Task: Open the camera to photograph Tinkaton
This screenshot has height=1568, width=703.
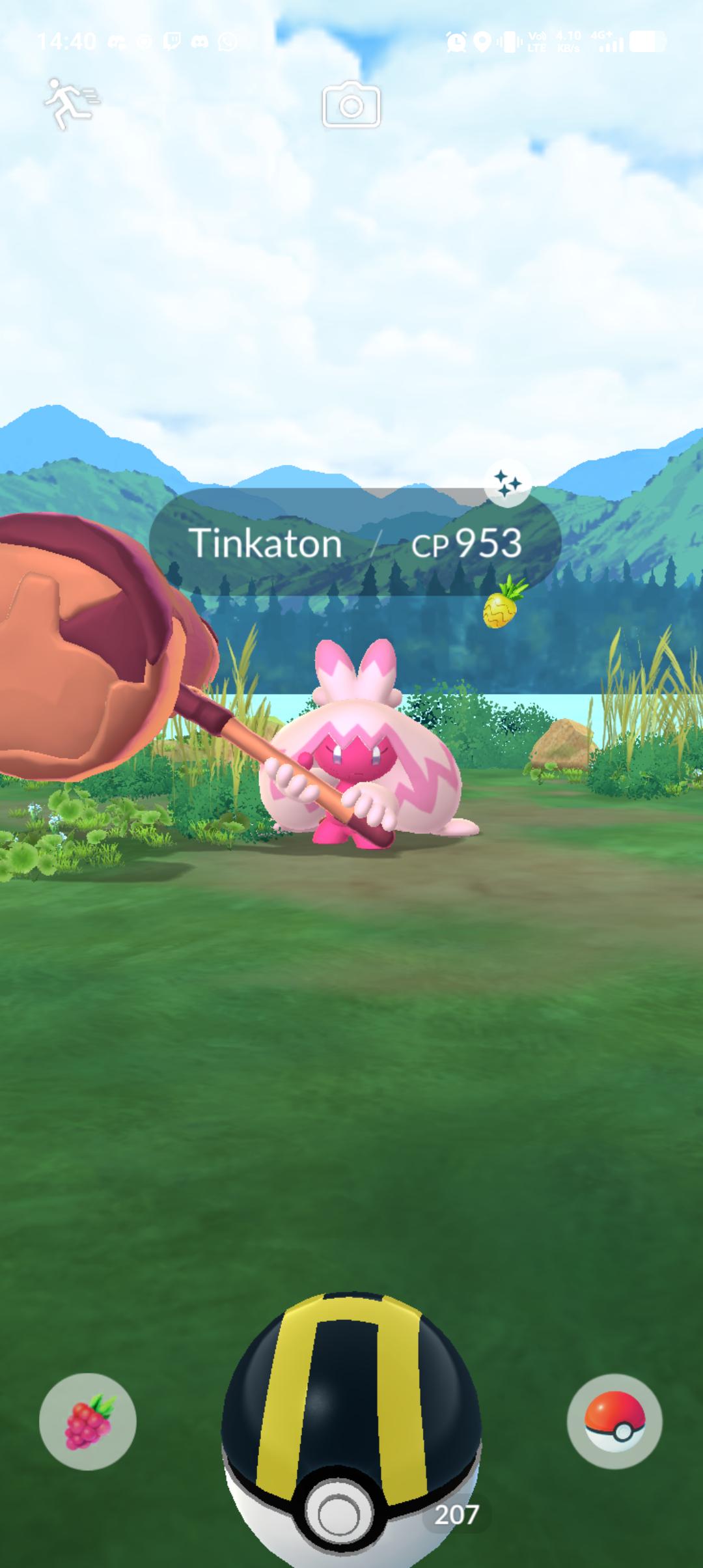Action: point(351,105)
